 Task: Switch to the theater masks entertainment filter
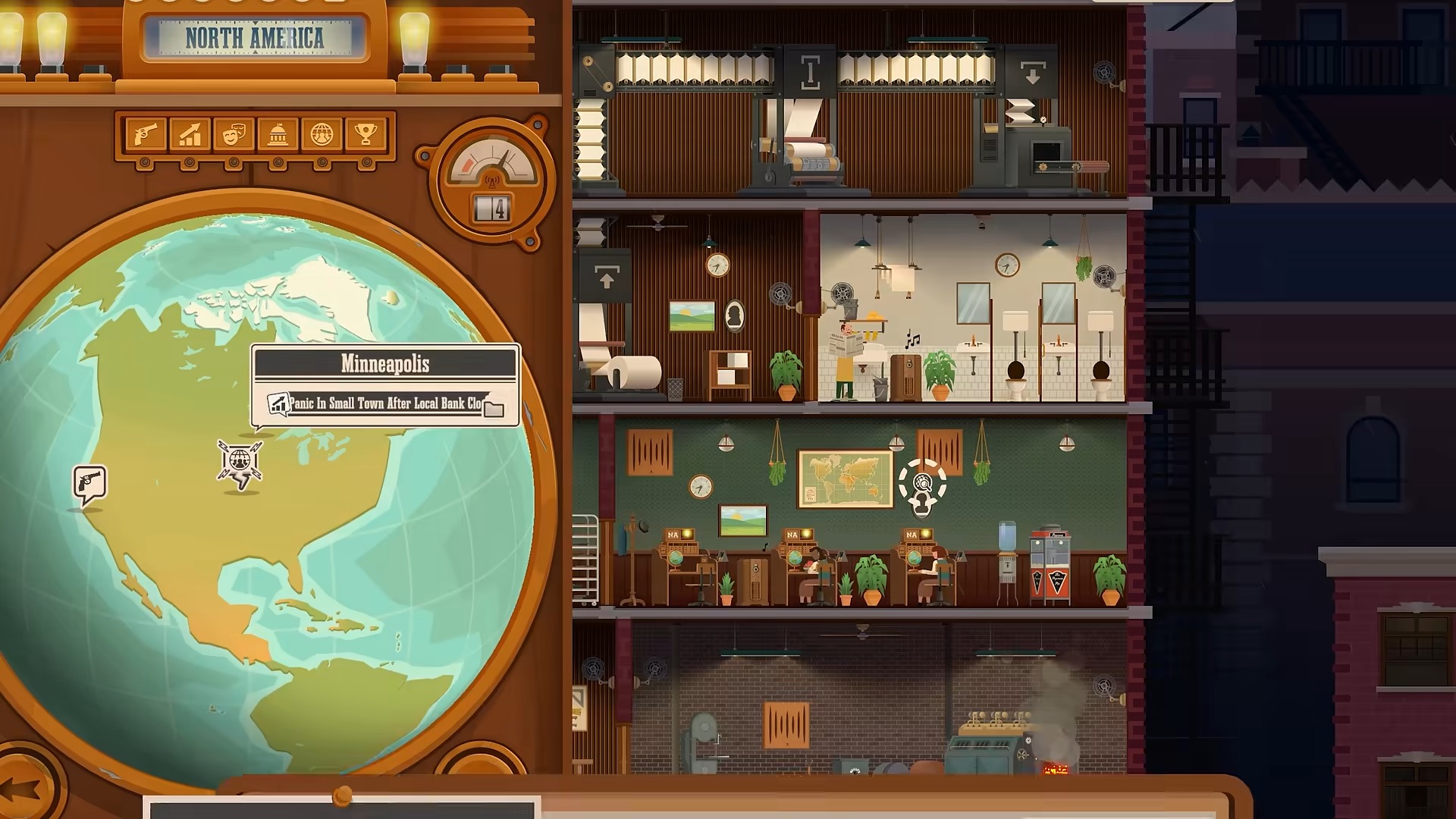(234, 135)
